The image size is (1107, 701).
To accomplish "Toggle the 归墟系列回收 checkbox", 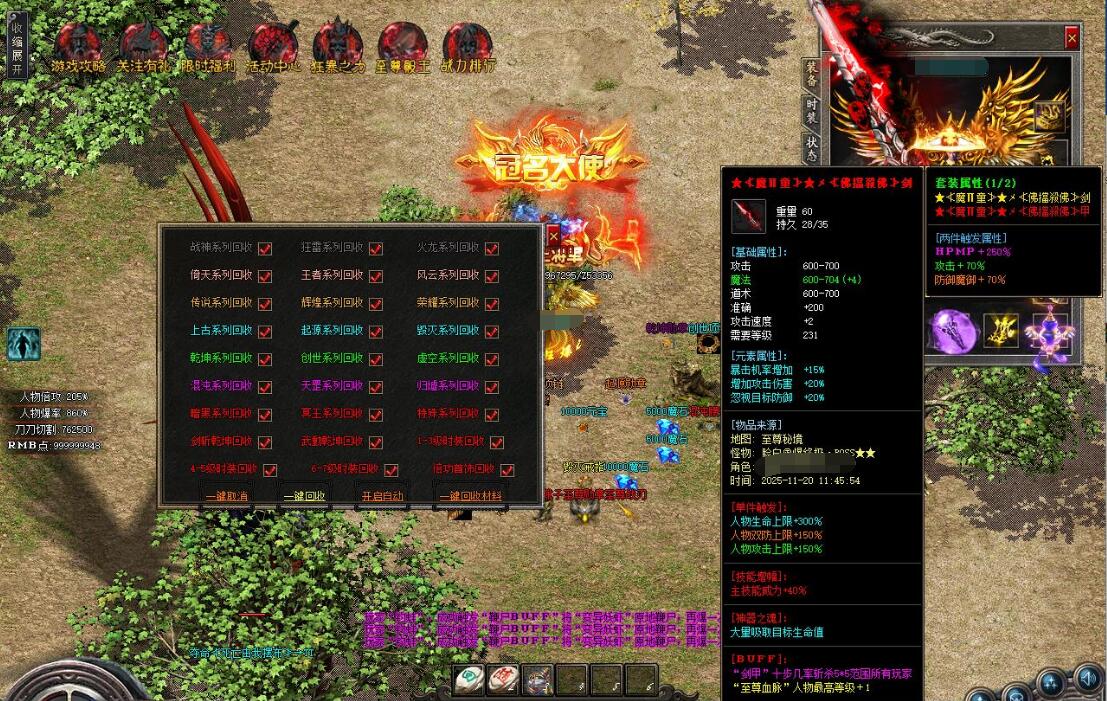I will [491, 386].
